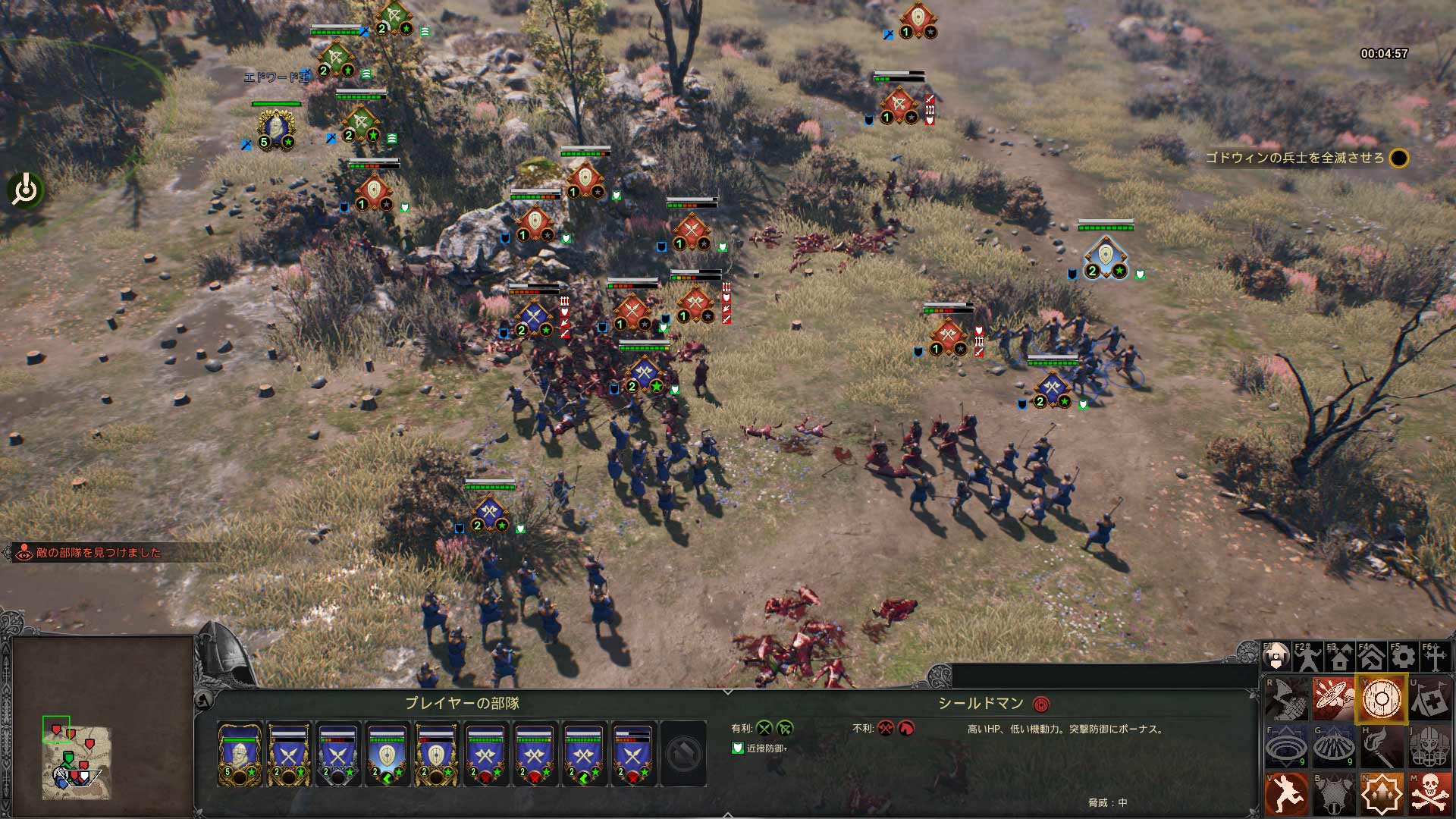Use the circle formation ability (F)
The height and width of the screenshot is (819, 1456).
tap(1287, 746)
